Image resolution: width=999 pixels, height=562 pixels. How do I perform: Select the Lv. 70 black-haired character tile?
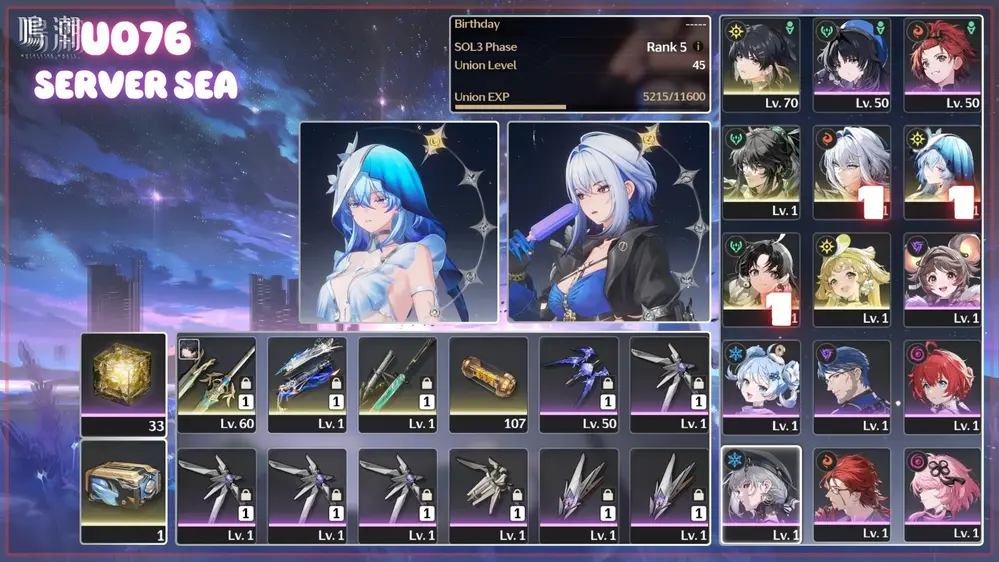tap(761, 62)
